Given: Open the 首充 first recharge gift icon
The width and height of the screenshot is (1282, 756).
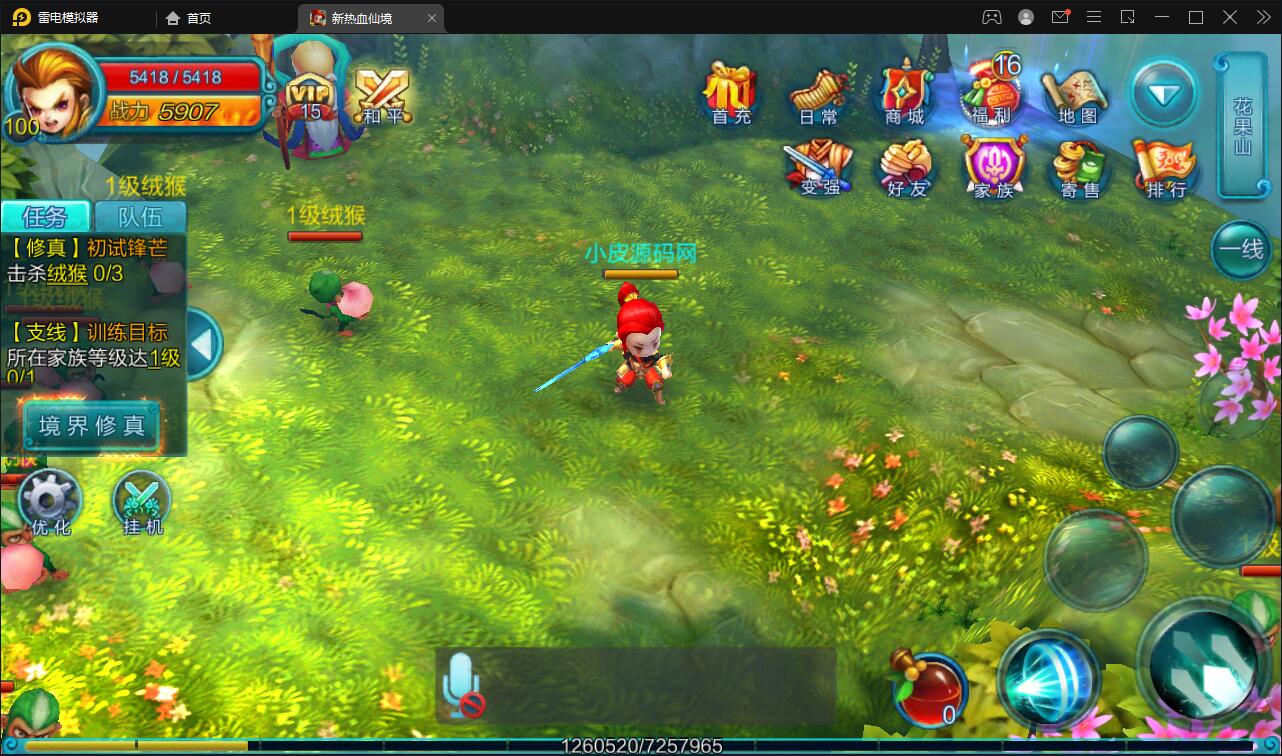Looking at the screenshot, I should (731, 93).
